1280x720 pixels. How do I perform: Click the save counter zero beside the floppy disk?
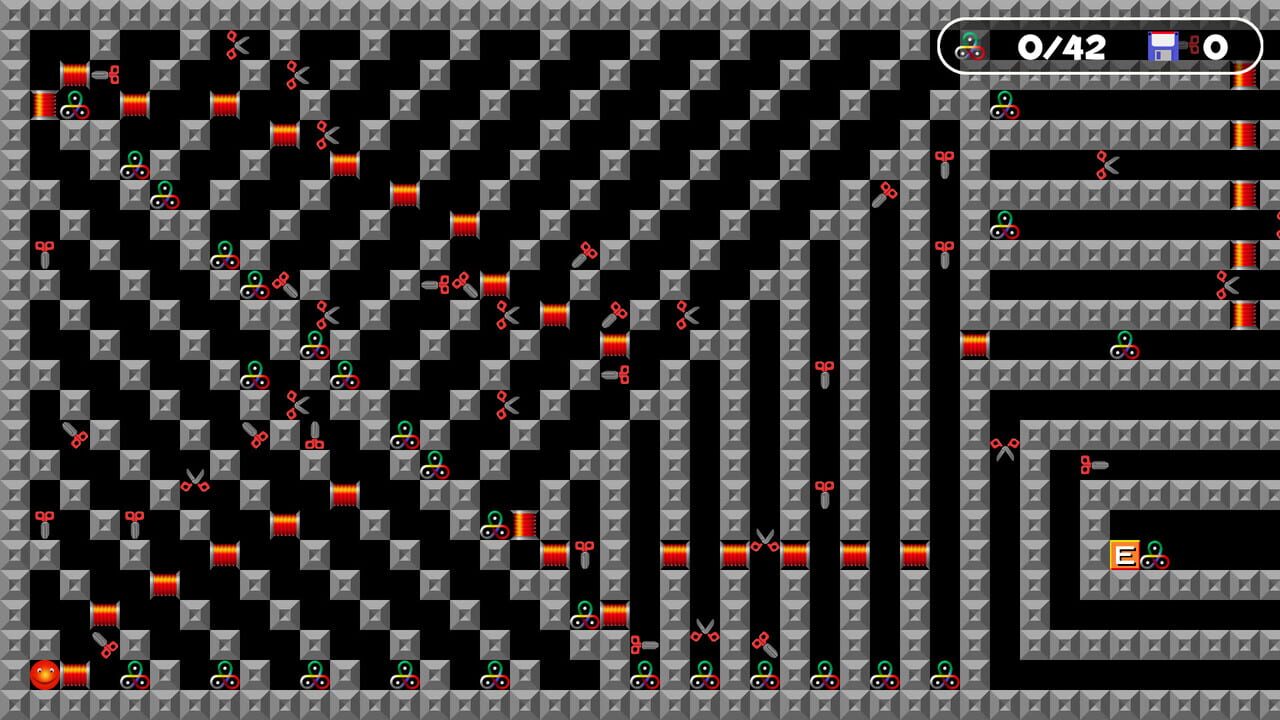[x=1214, y=46]
